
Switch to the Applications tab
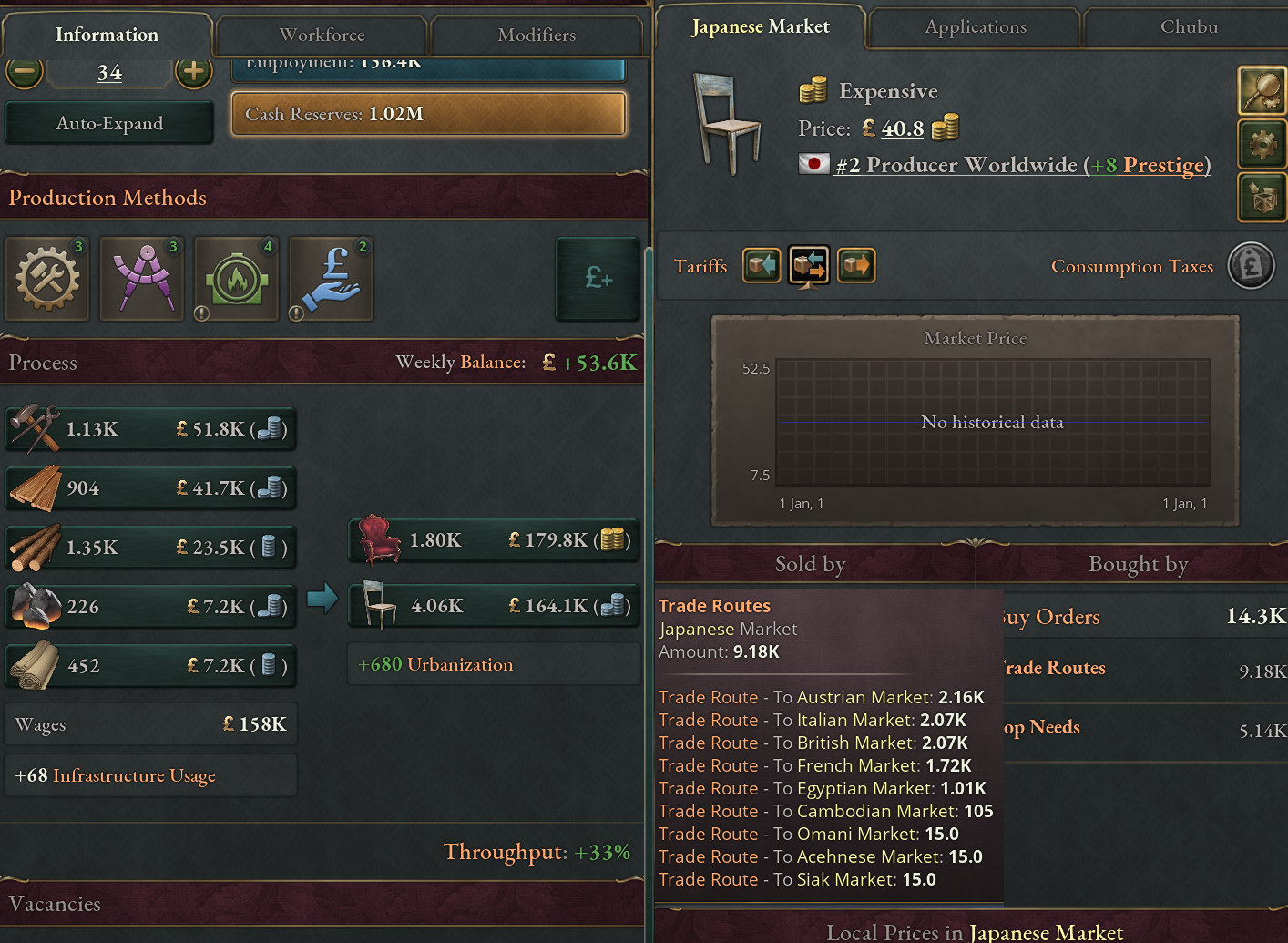pyautogui.click(x=974, y=27)
